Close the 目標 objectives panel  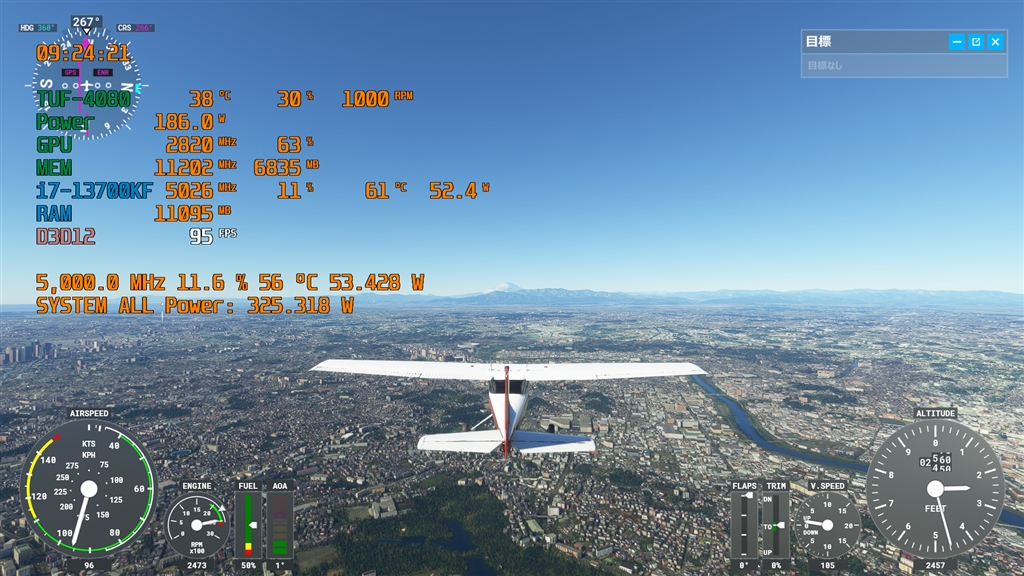pyautogui.click(x=995, y=42)
